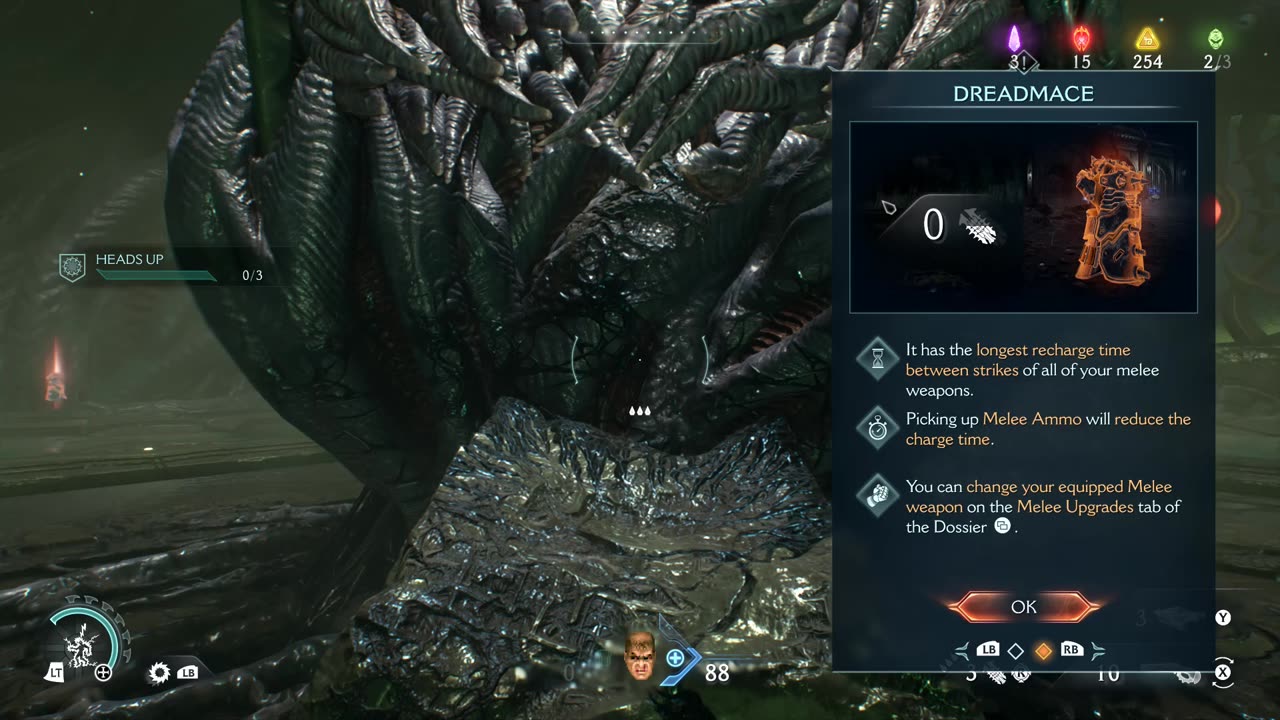Click the red ruby resource icon

1081,38
